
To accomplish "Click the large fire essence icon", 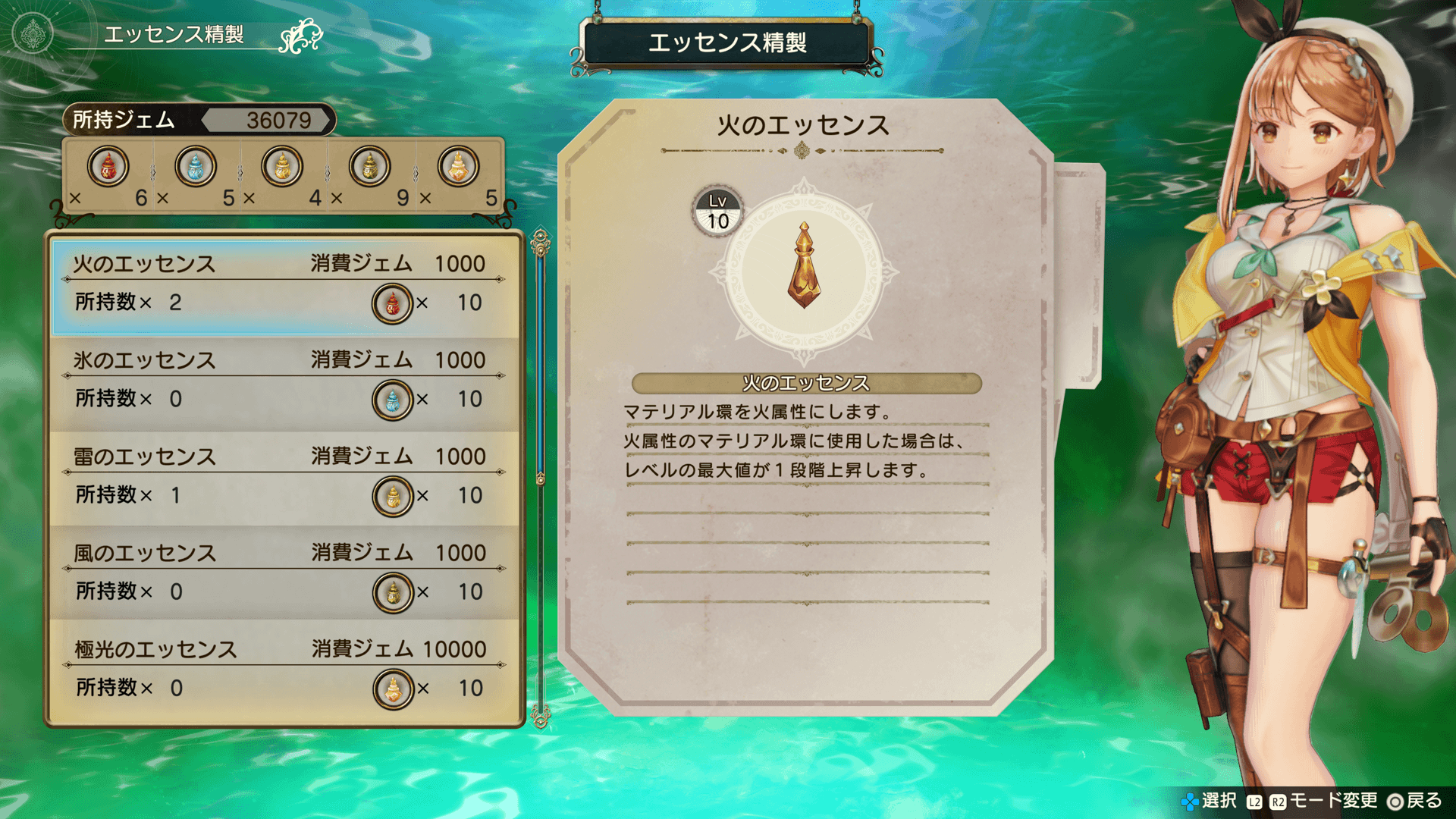I will [x=804, y=267].
